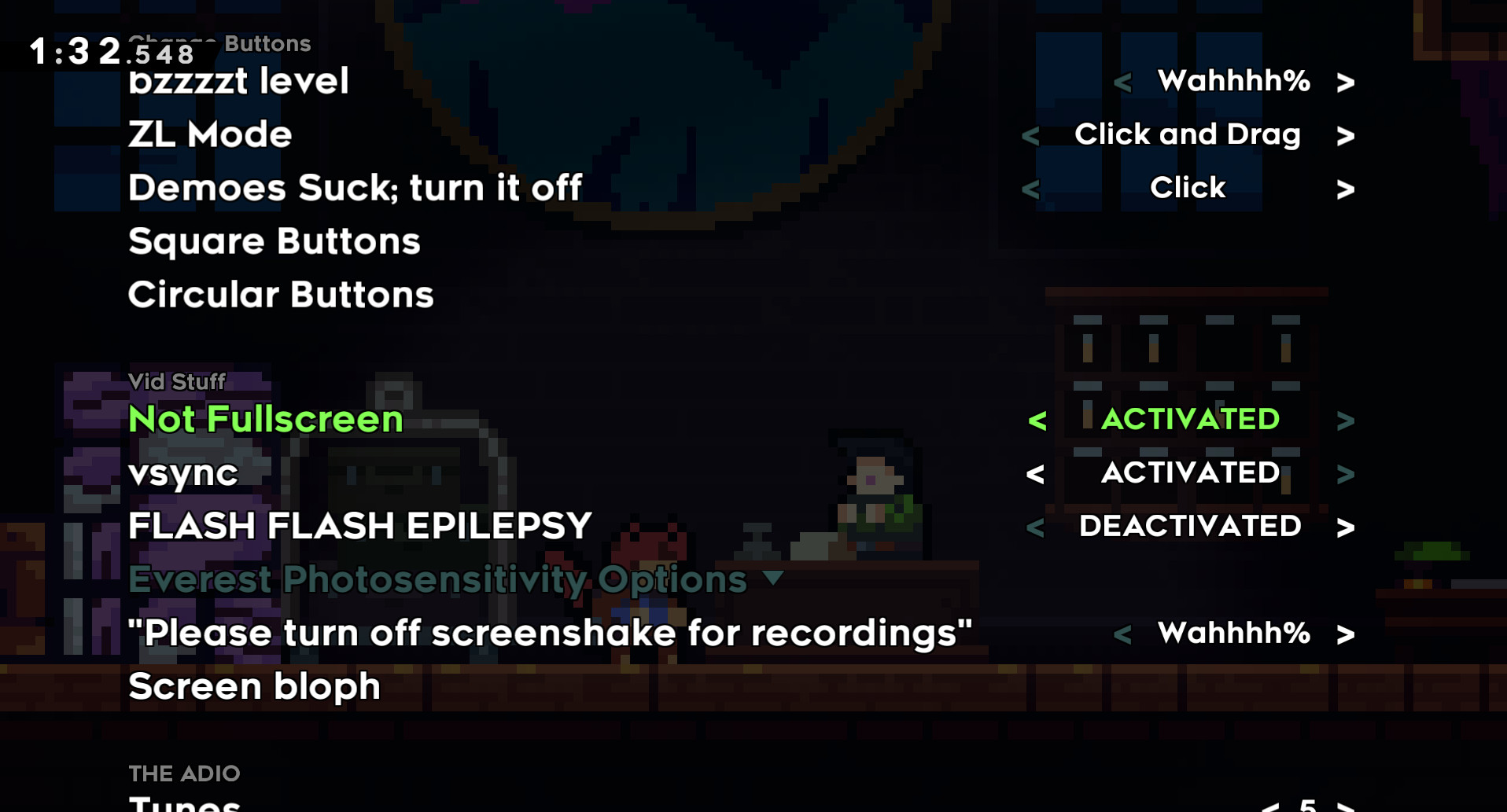Lower the screenshake recording setting
Image resolution: width=1507 pixels, height=812 pixels.
click(1123, 634)
